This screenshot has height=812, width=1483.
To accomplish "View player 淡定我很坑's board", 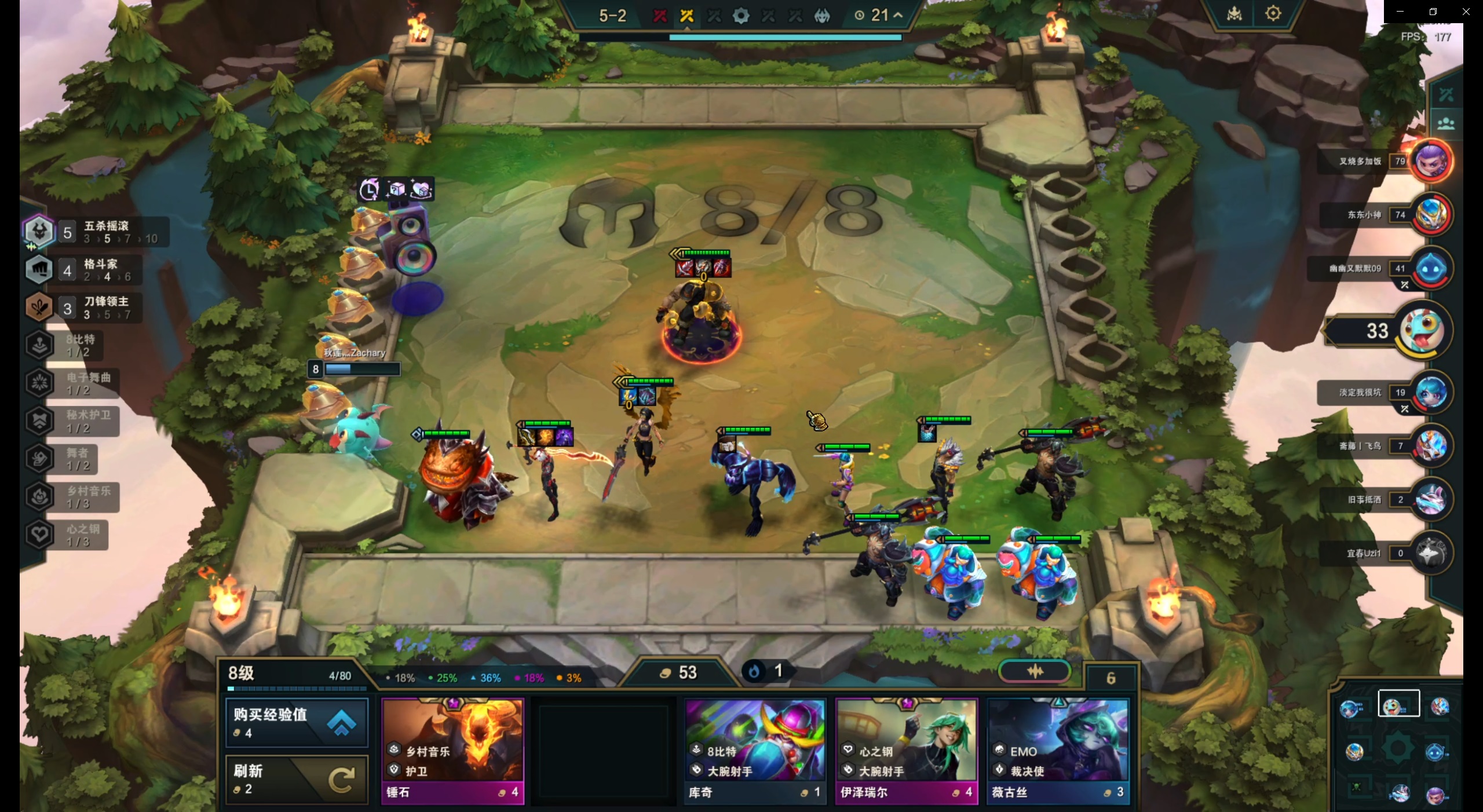I will [1431, 393].
